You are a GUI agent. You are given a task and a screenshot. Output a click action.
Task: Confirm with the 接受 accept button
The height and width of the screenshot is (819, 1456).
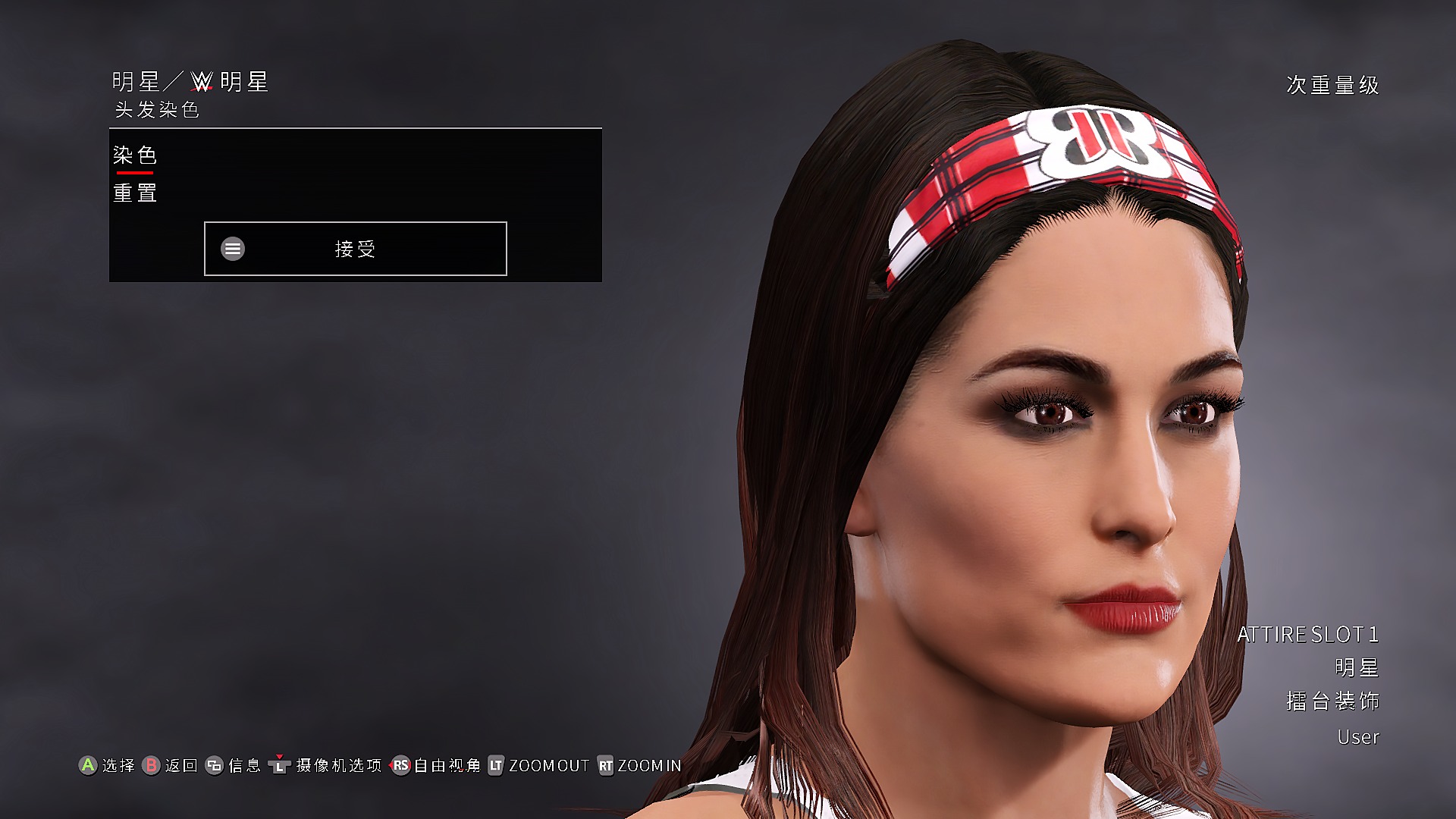tap(355, 249)
